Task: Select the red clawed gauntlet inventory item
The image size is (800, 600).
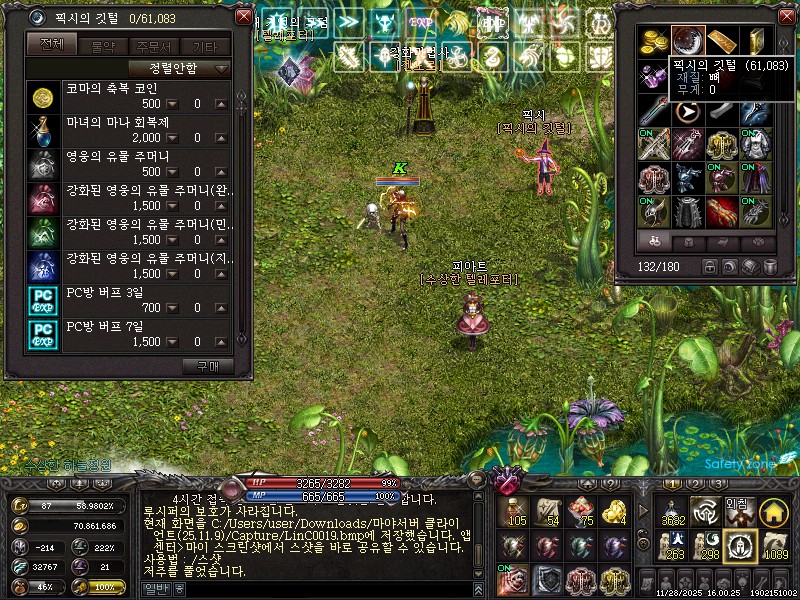Action: (x=721, y=211)
